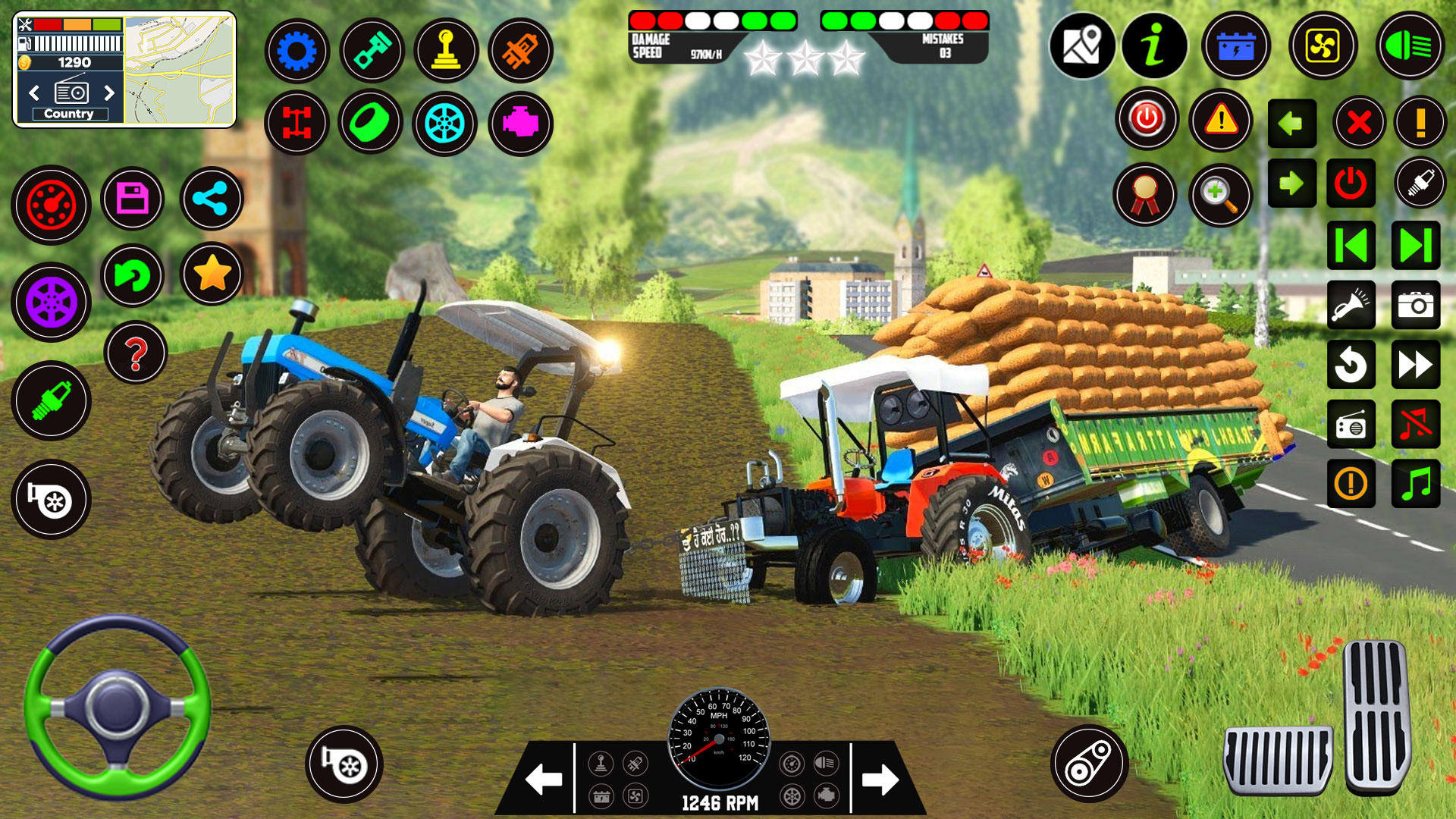Screen dimensions: 1456x819
Task: Select the save disk icon
Action: tap(133, 199)
